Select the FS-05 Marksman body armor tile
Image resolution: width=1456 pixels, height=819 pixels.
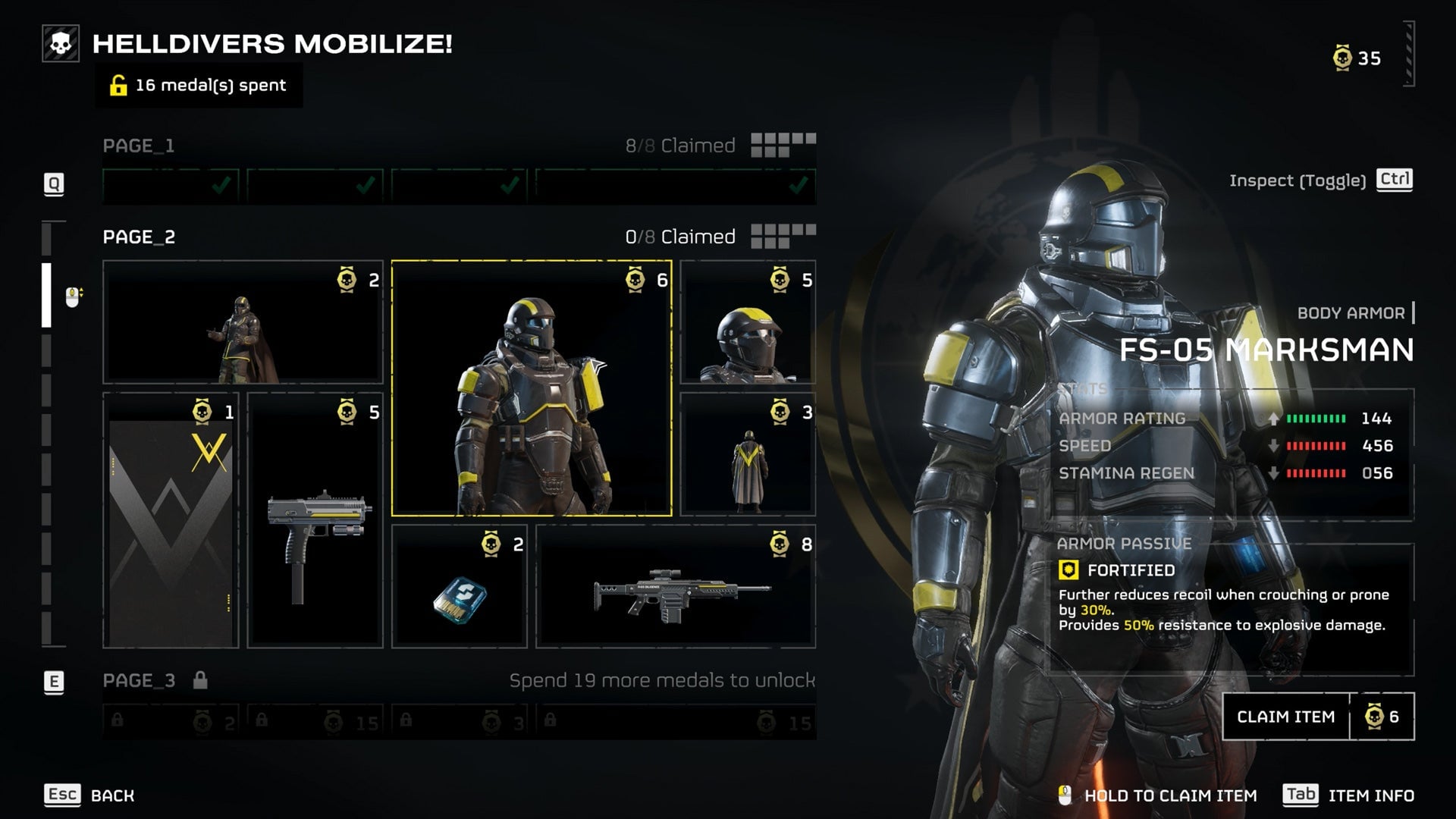tap(531, 388)
